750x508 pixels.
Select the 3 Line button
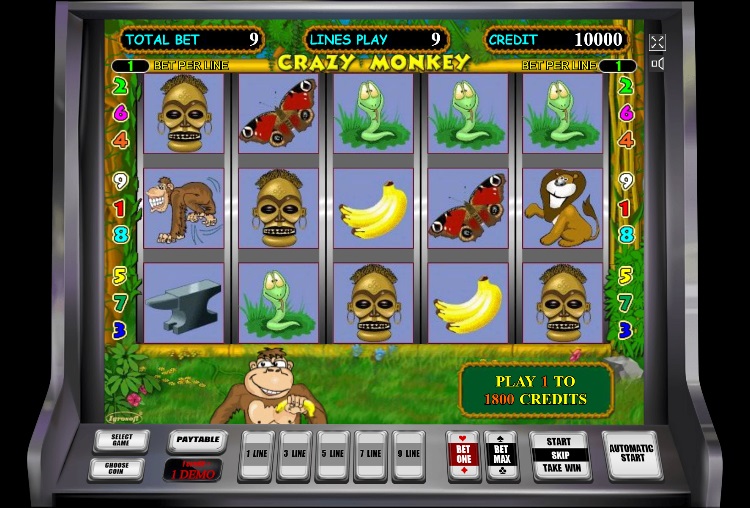tap(294, 455)
